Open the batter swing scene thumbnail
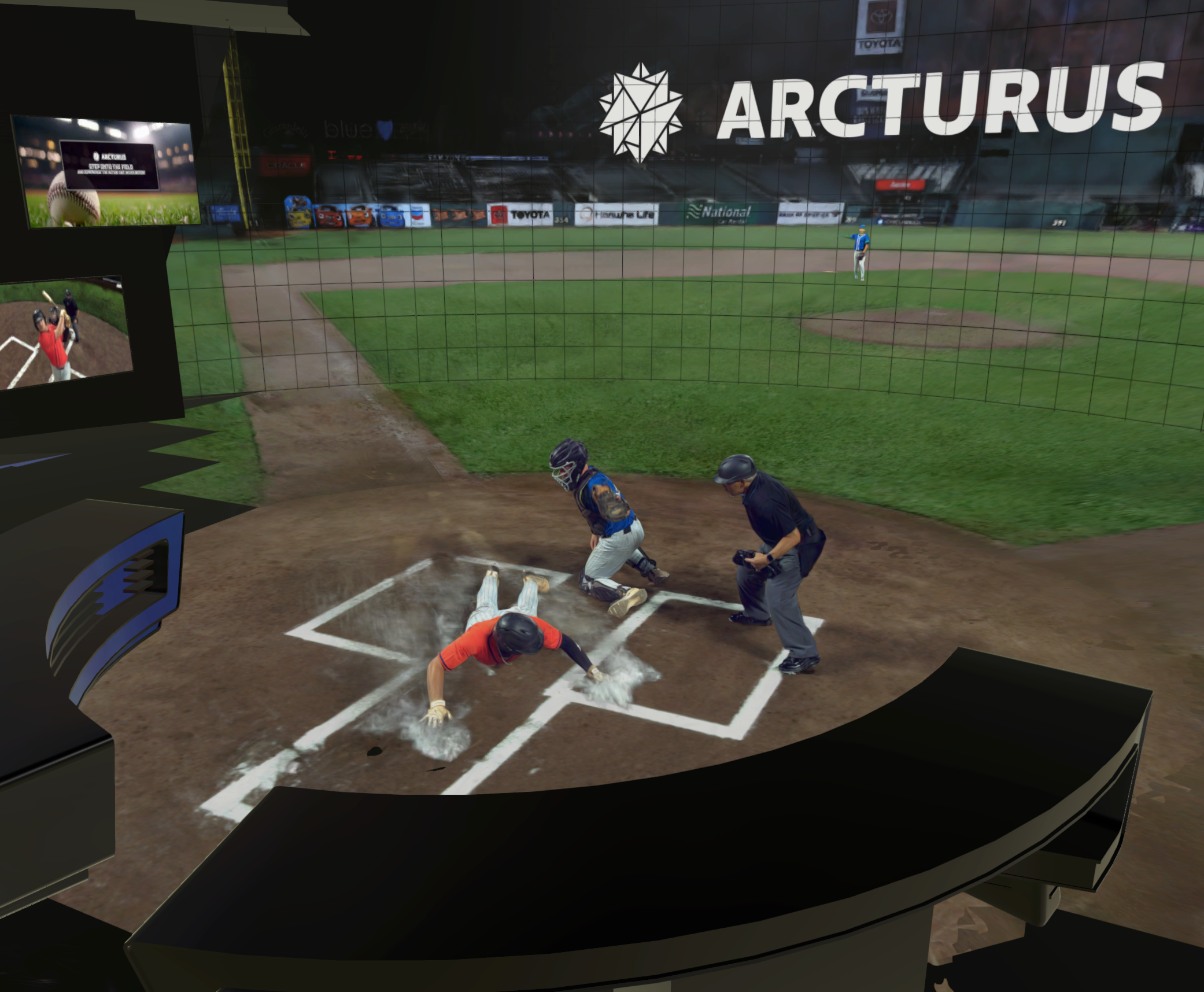The height and width of the screenshot is (992, 1204). click(x=65, y=333)
